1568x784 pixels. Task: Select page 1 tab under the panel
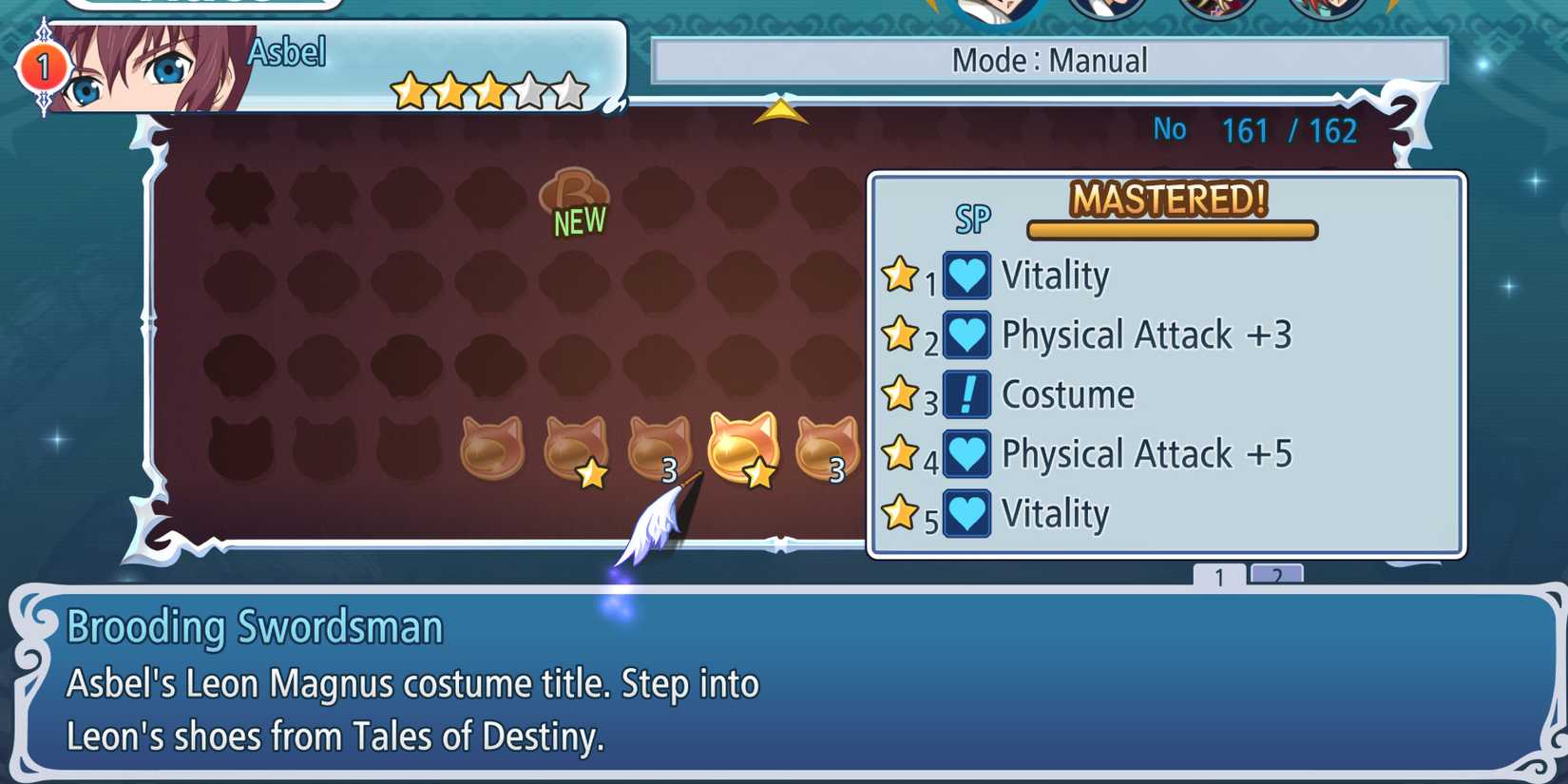(1219, 575)
